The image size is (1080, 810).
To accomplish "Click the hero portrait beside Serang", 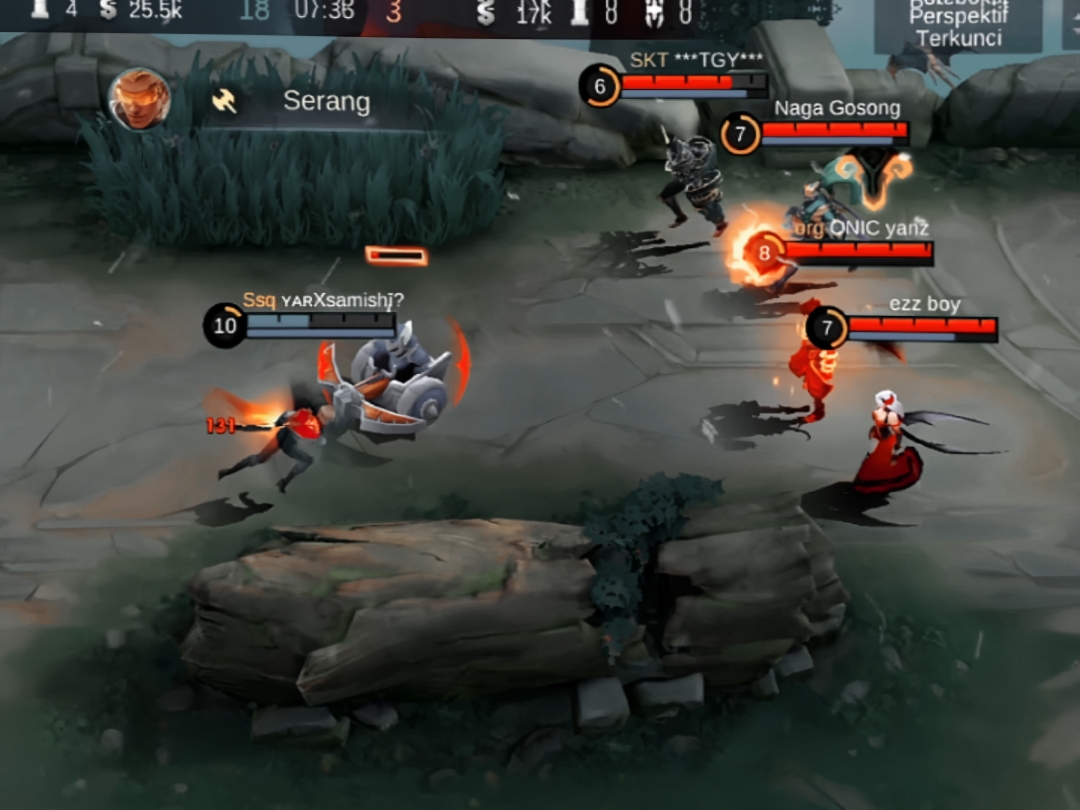I will [139, 99].
